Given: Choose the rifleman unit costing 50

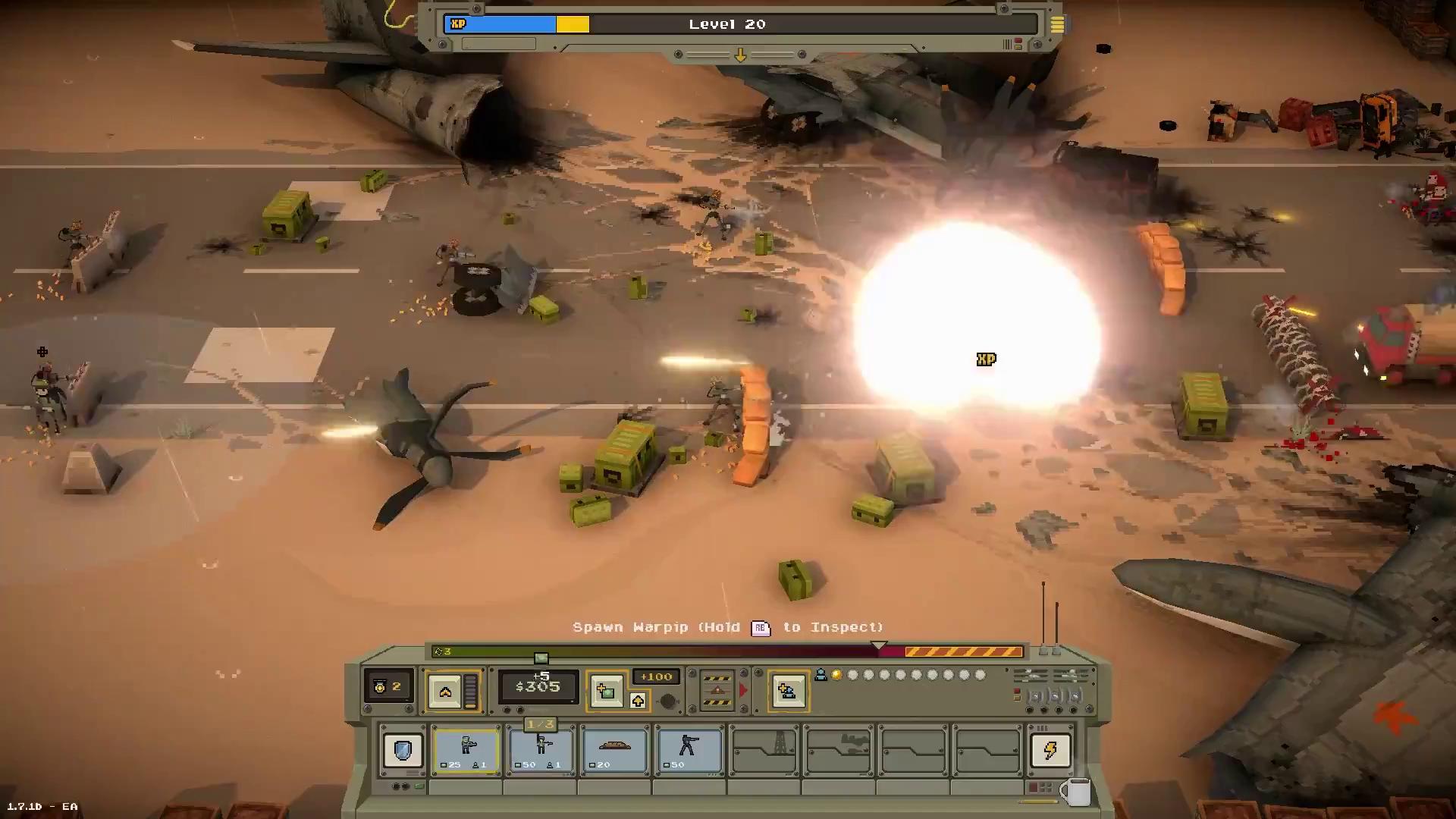Looking at the screenshot, I should [541, 750].
